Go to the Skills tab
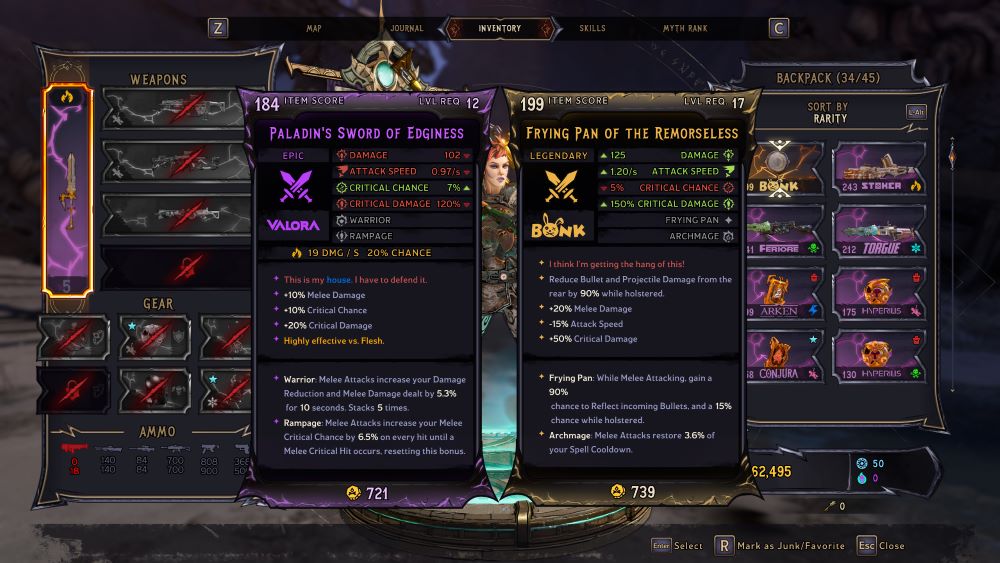The width and height of the screenshot is (1000, 563). pos(592,28)
